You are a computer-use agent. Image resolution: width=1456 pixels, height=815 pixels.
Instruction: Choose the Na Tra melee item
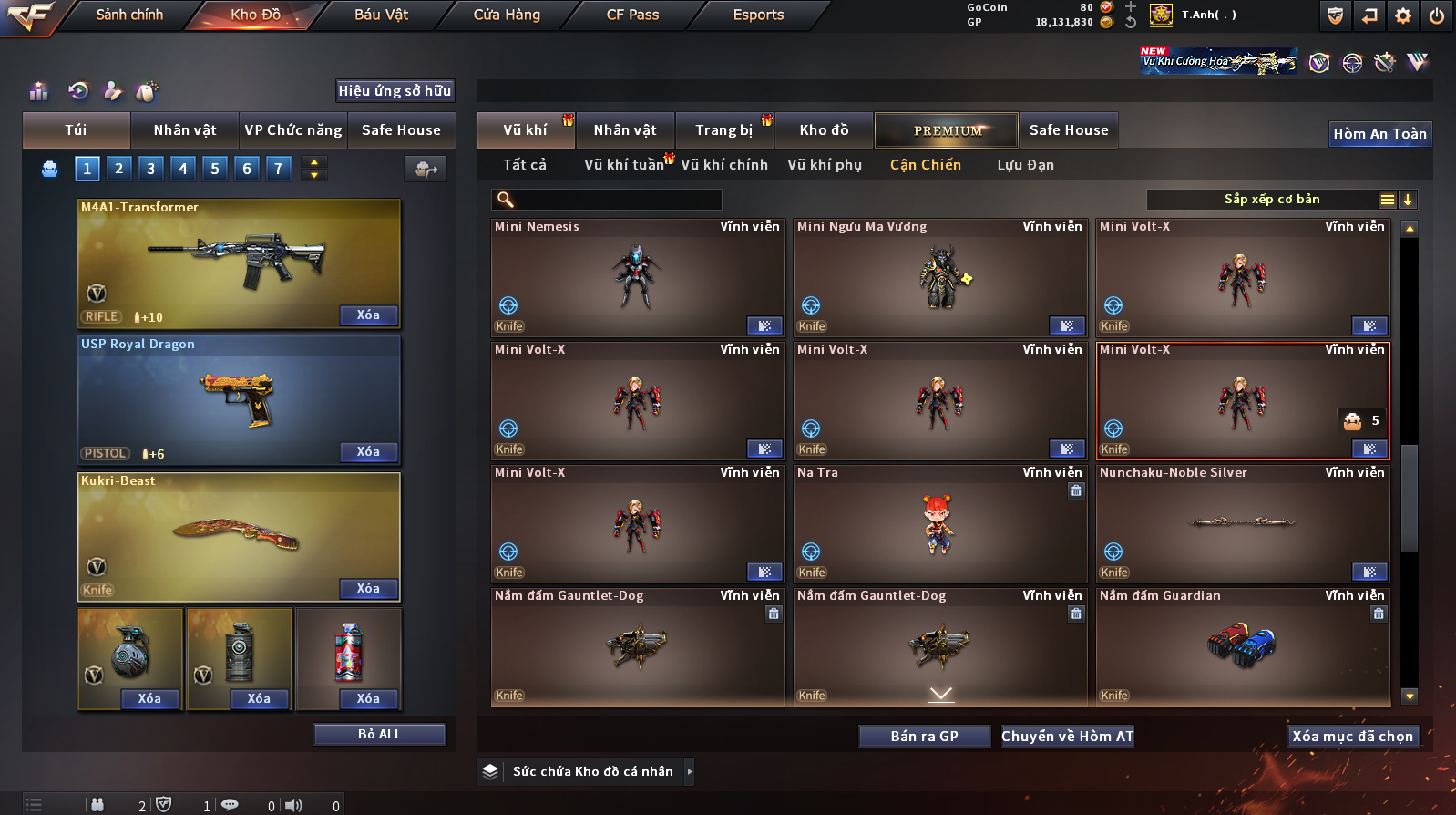(x=939, y=524)
